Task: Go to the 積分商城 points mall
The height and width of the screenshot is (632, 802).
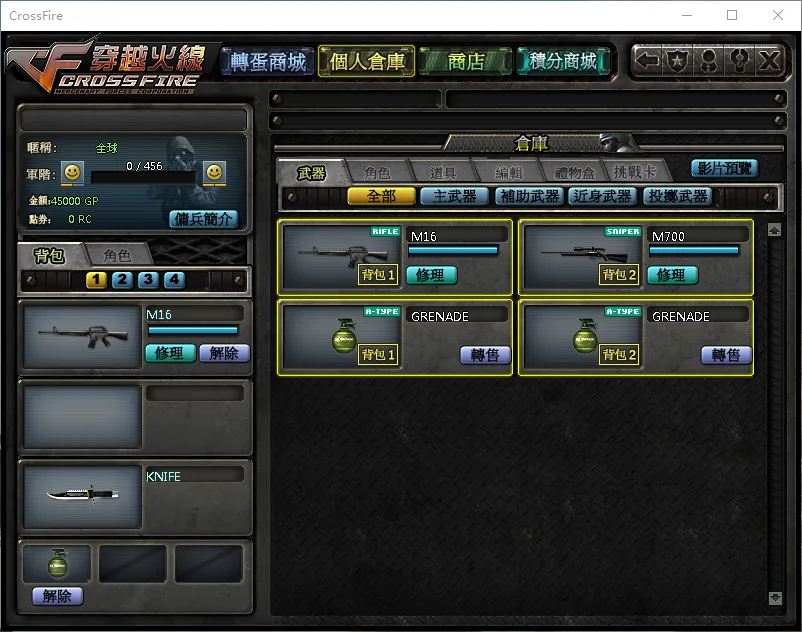Action: [564, 62]
